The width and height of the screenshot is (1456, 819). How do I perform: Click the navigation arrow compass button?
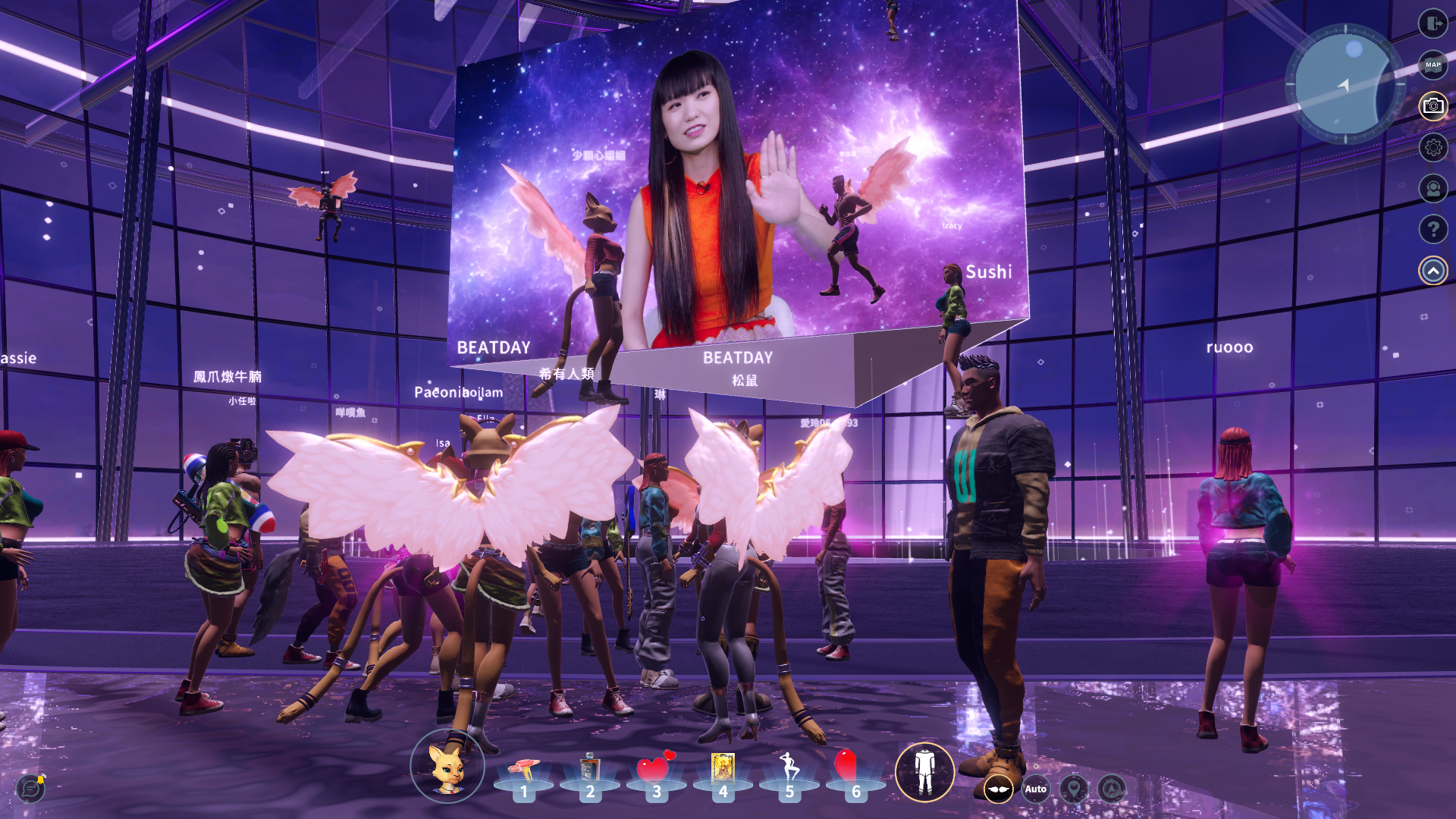1112,789
